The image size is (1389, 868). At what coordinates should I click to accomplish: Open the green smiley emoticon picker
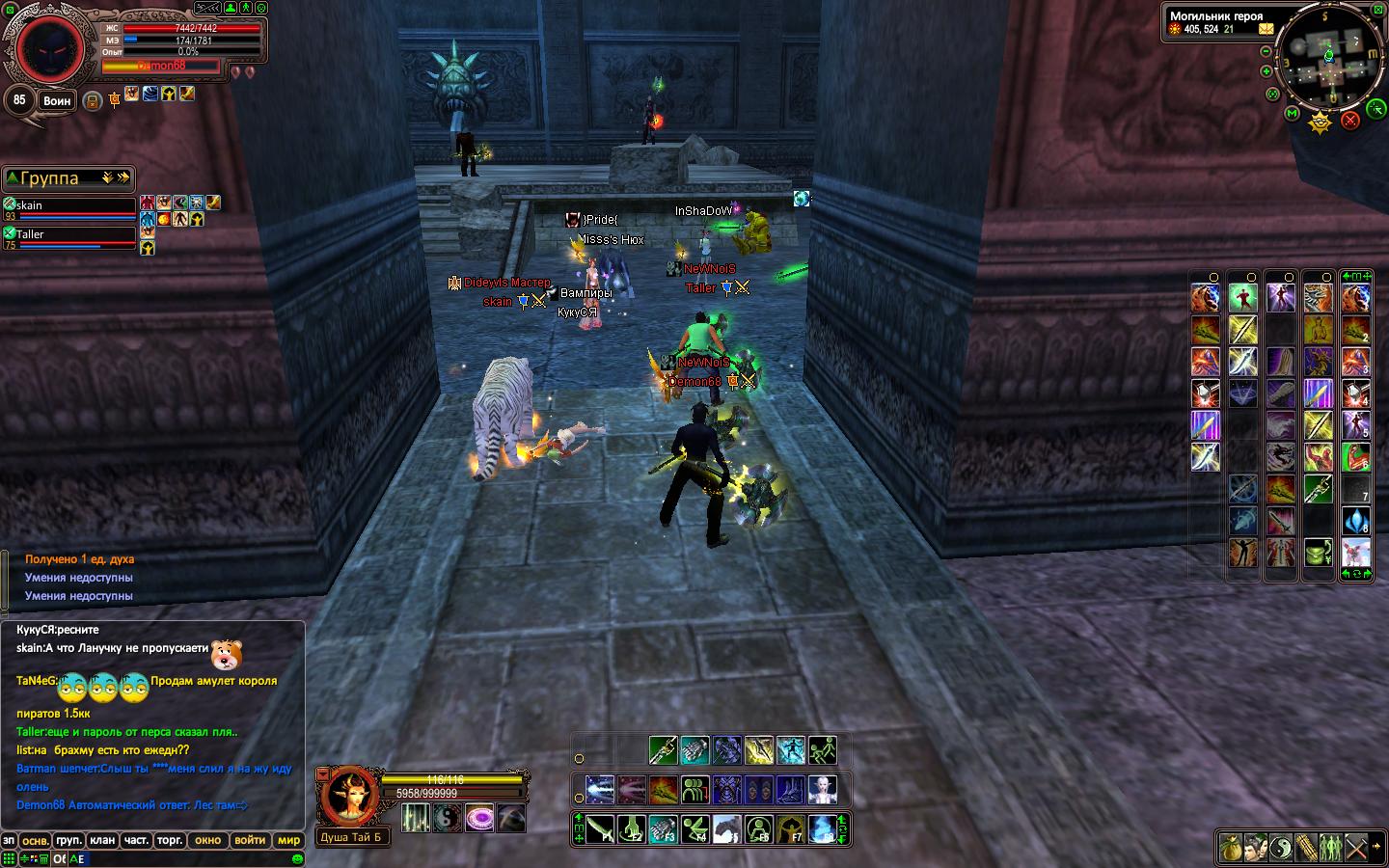(298, 858)
